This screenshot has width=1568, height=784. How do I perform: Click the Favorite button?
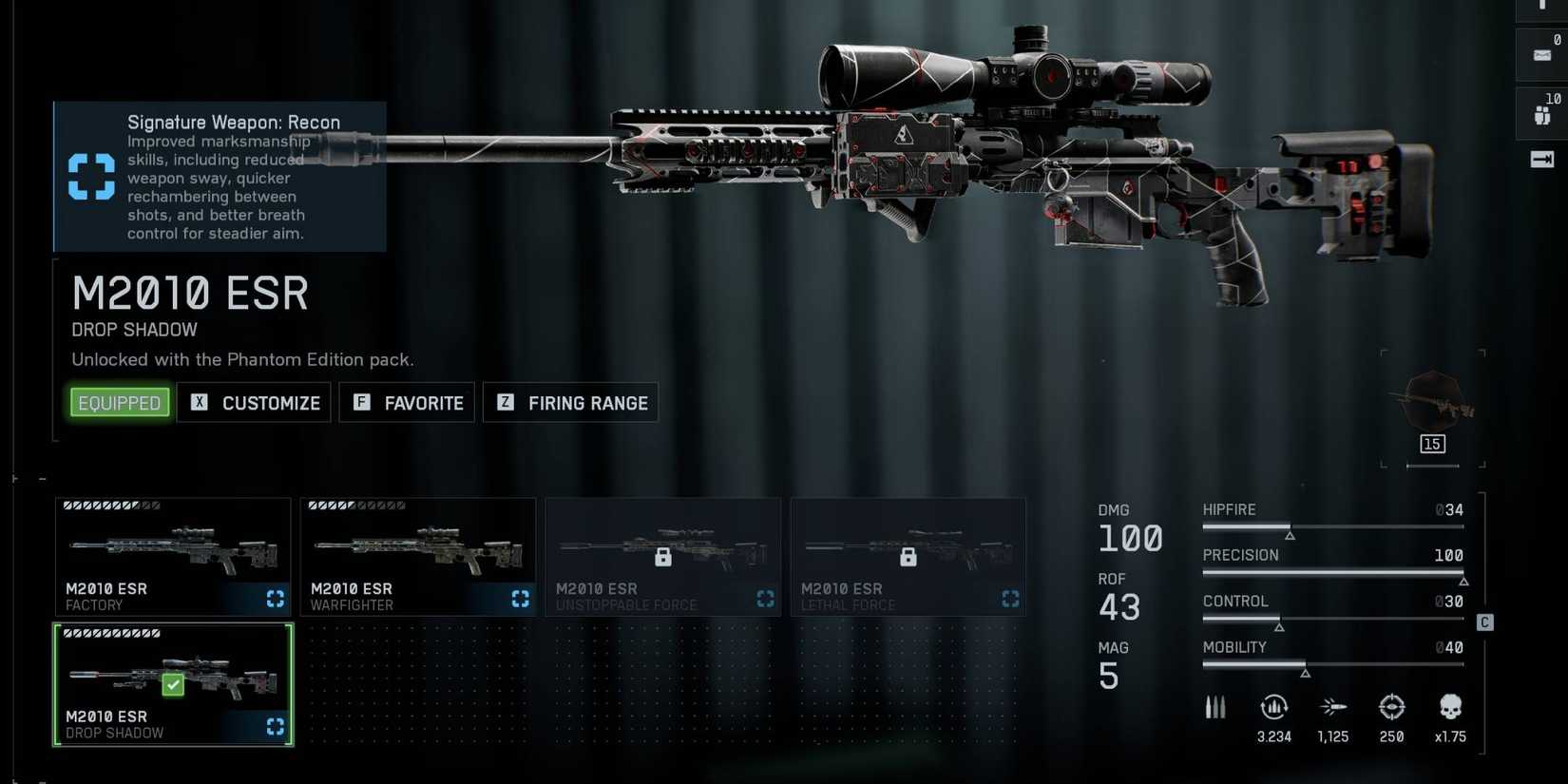407,402
